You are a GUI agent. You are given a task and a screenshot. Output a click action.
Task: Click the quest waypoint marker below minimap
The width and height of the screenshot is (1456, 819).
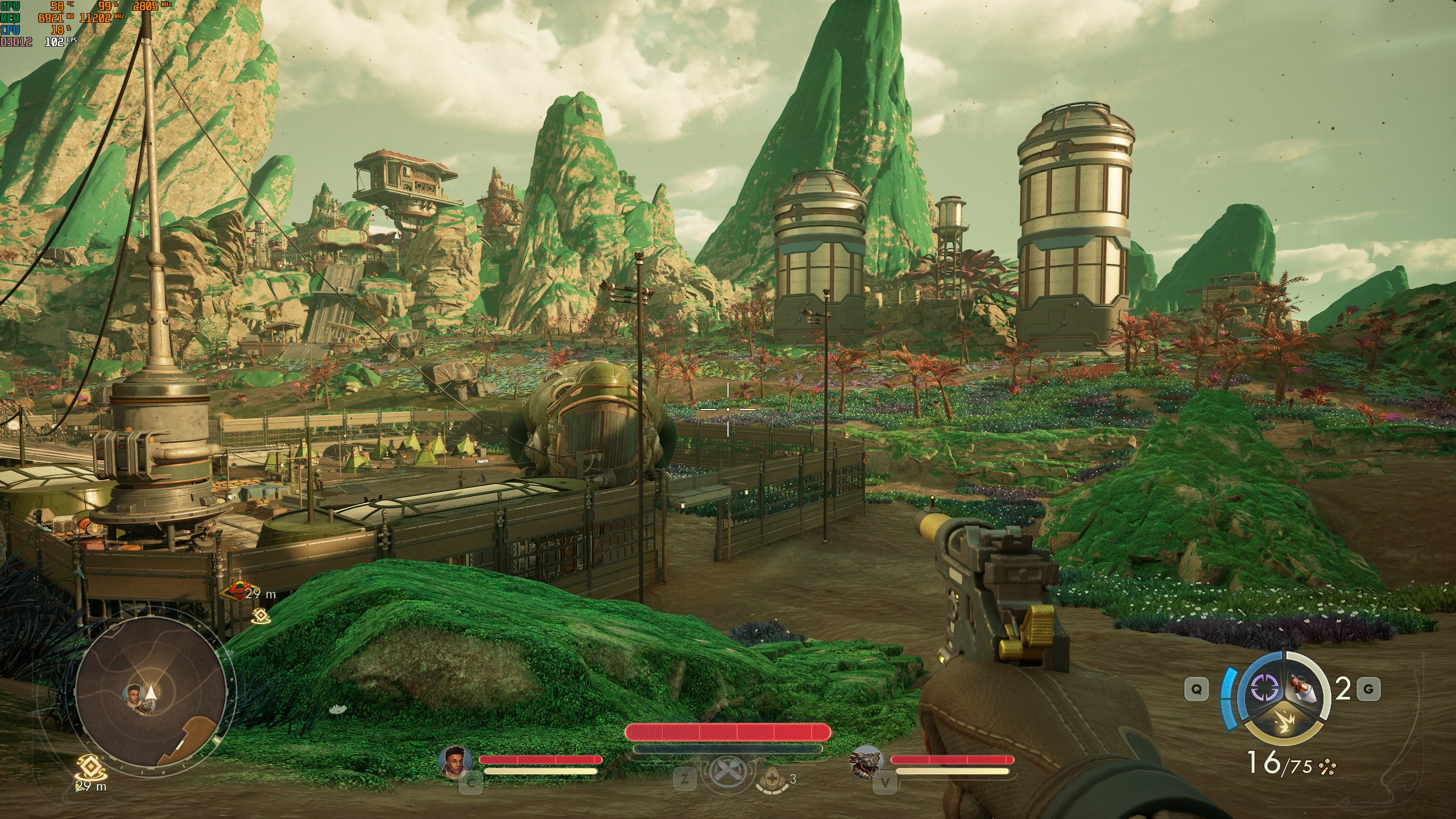point(91,767)
